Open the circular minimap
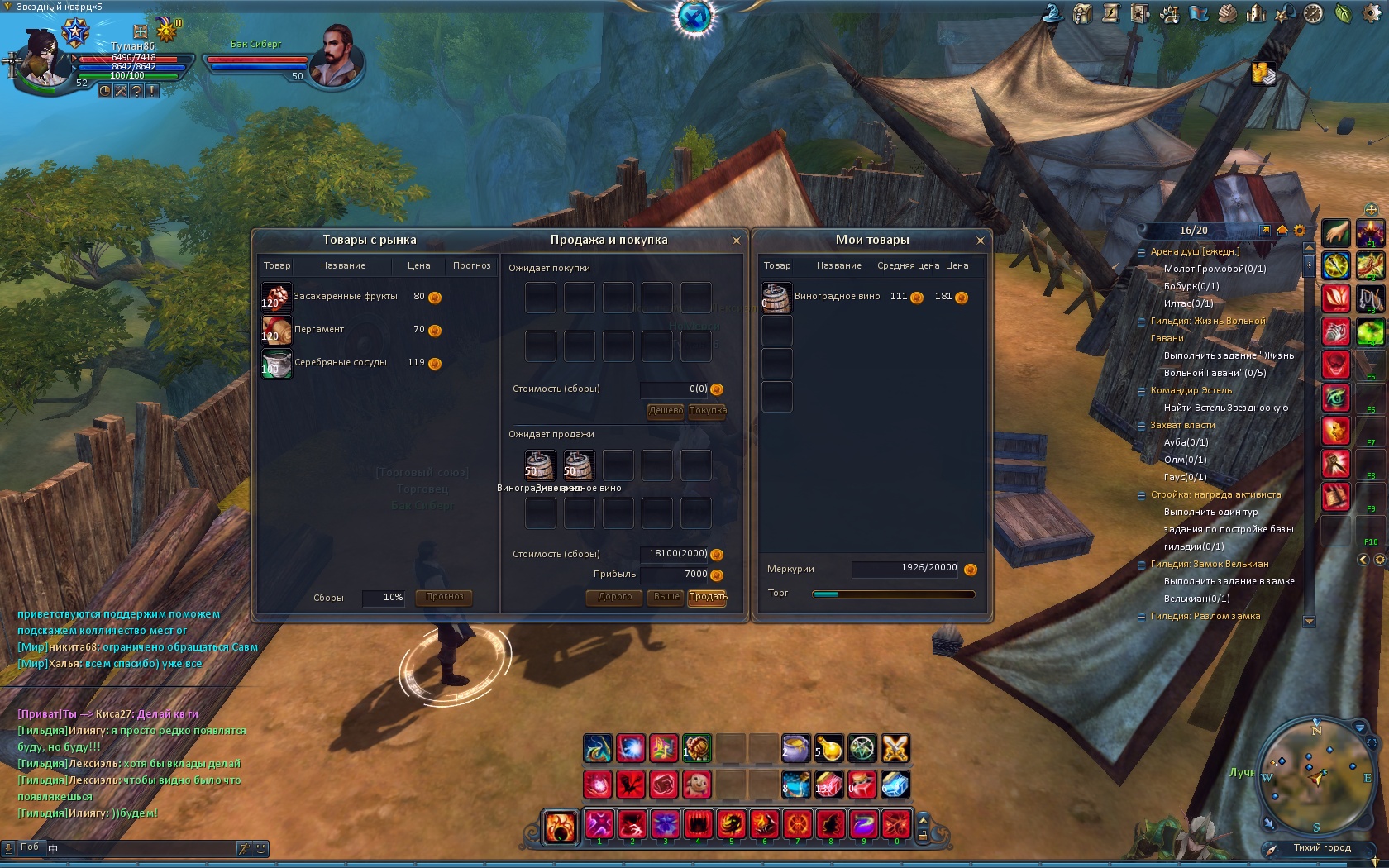Viewport: 1389px width, 868px height. pos(1315,778)
